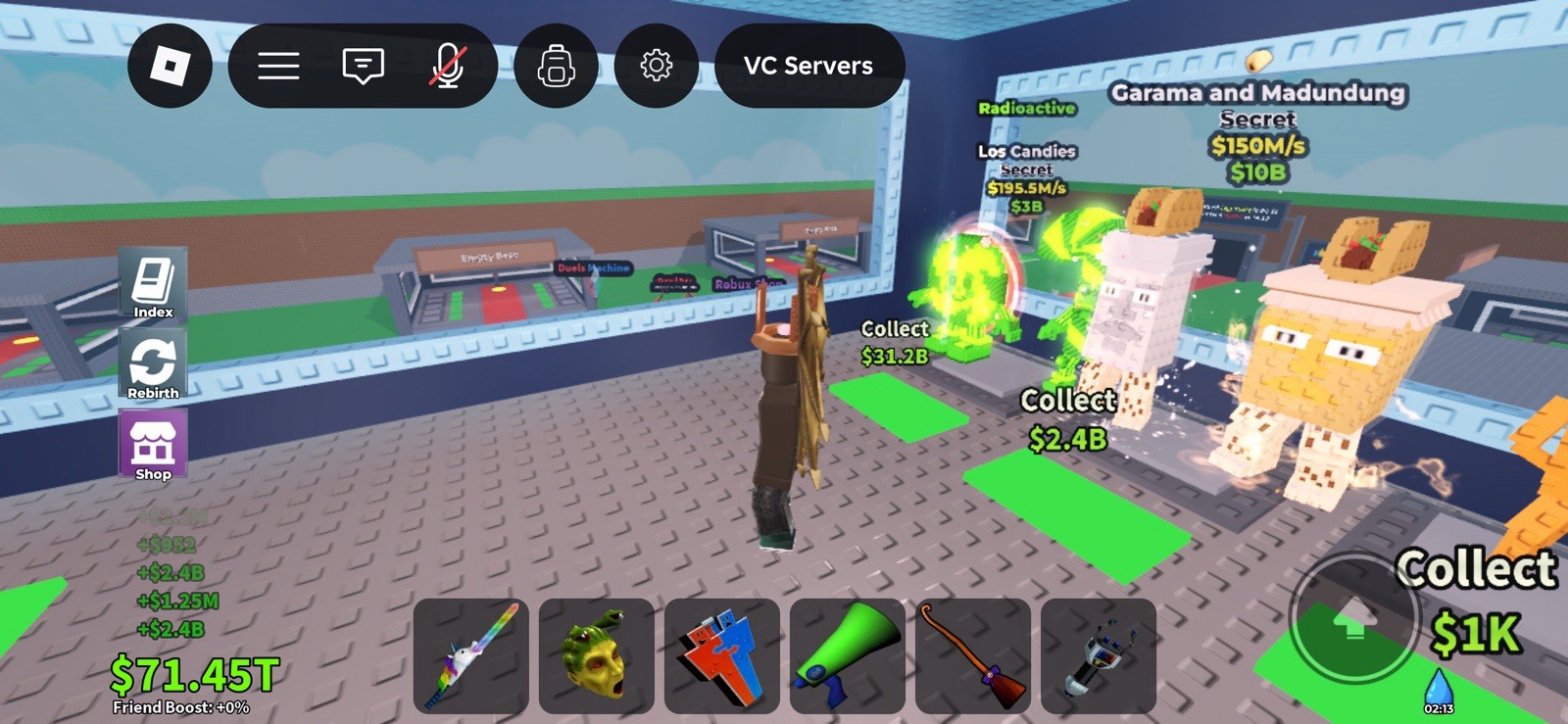Open the Roblox settings gear
This screenshot has height=724, width=1568.
click(656, 65)
